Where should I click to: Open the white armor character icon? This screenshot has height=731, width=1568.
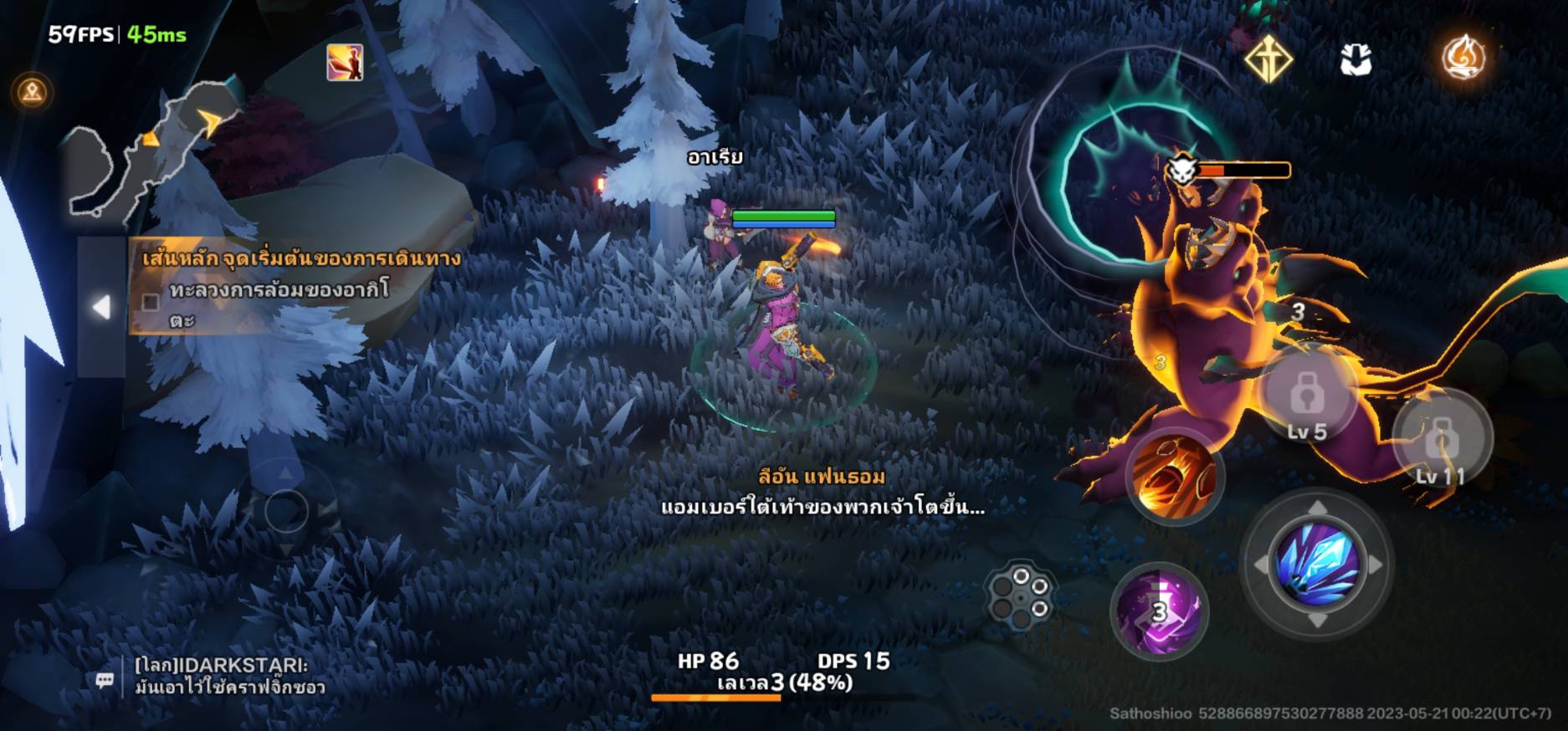1355,59
